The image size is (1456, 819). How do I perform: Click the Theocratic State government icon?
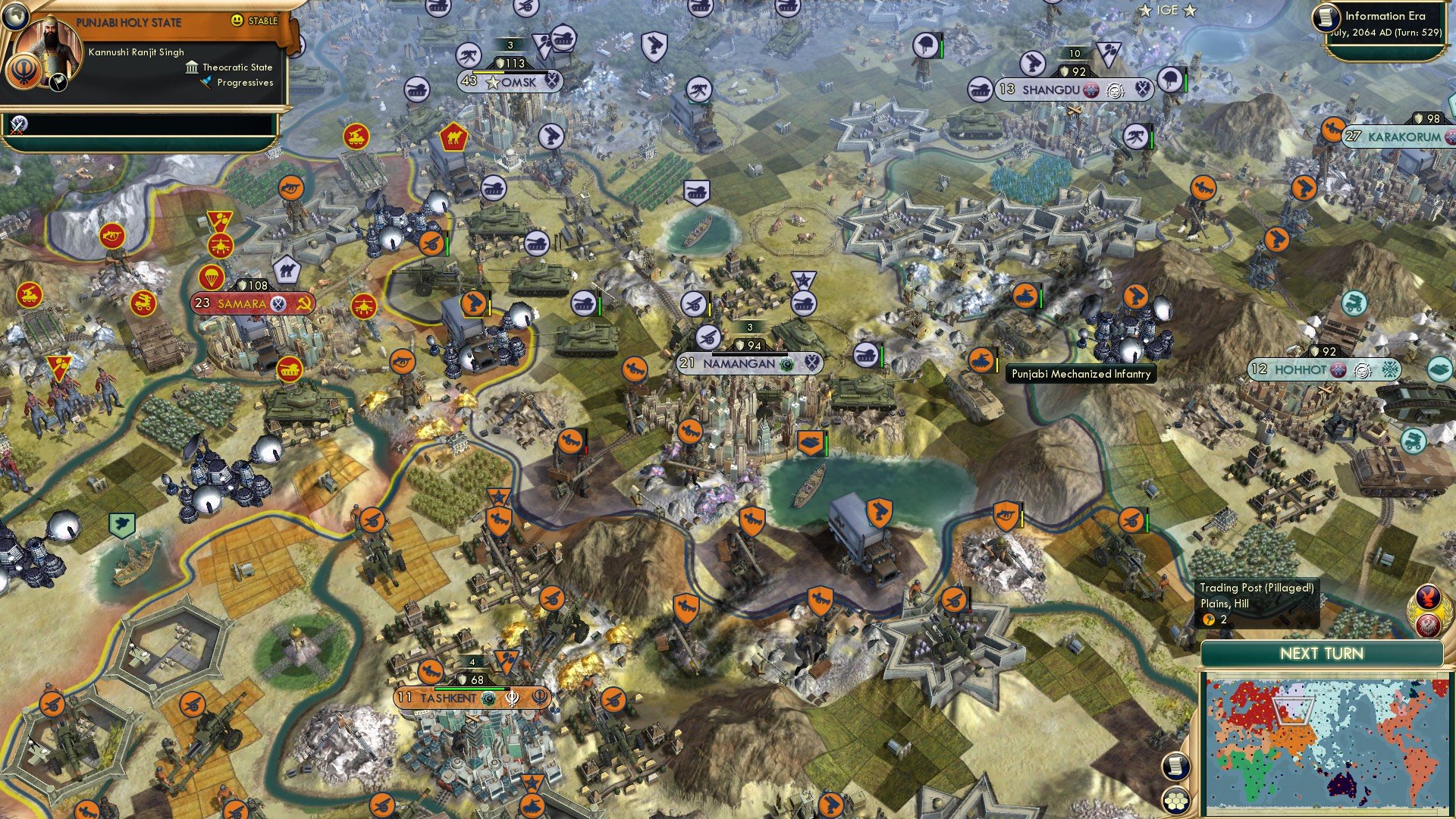(192, 67)
